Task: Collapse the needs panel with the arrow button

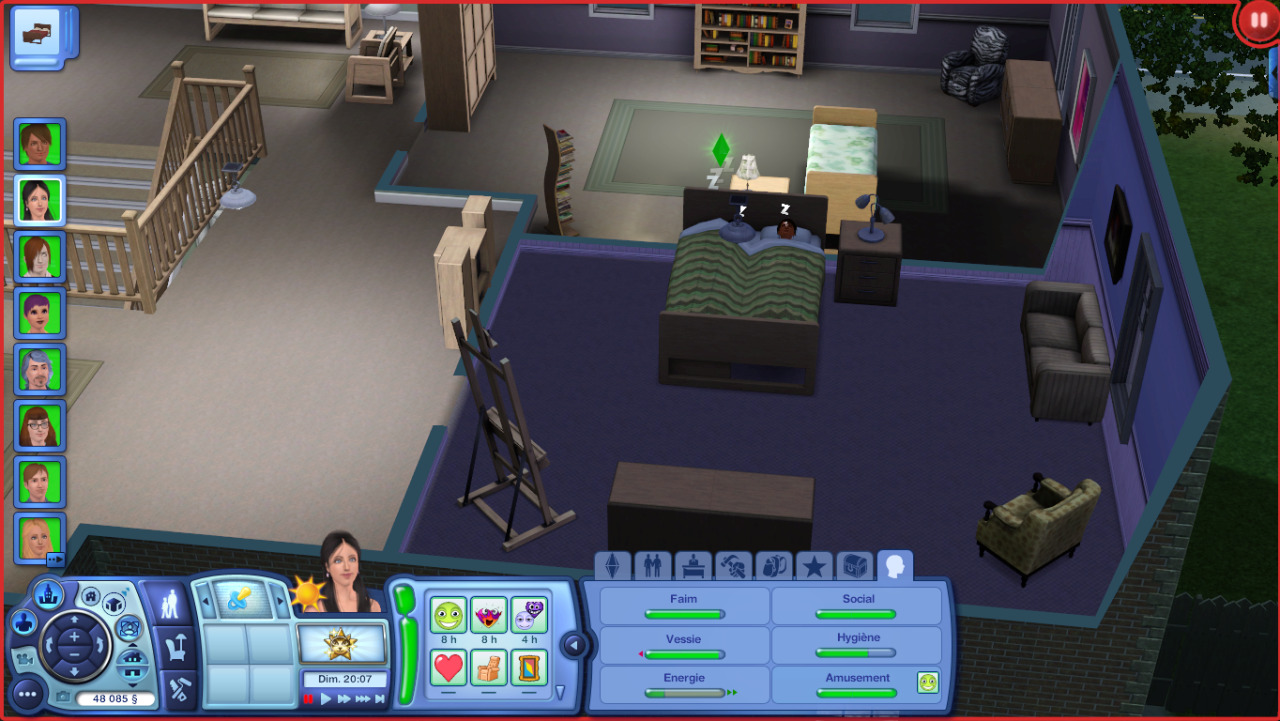Action: [574, 645]
